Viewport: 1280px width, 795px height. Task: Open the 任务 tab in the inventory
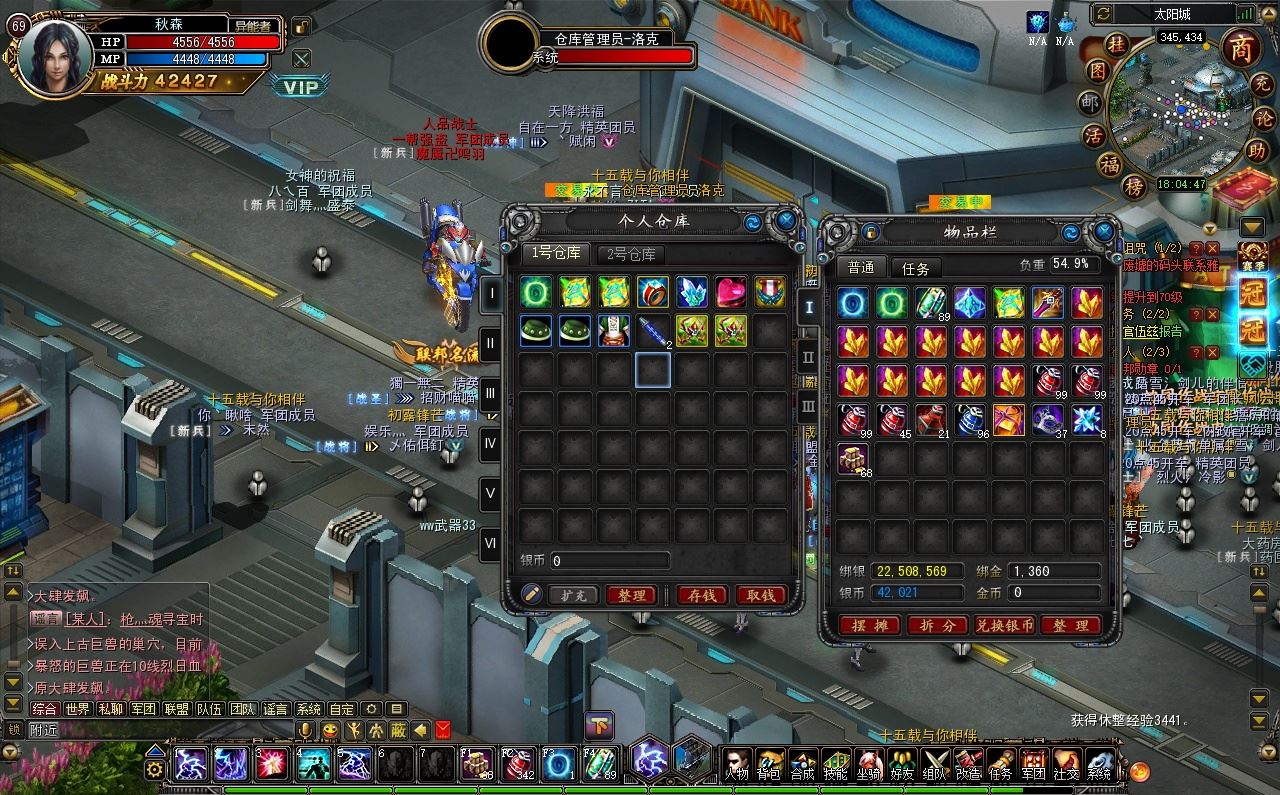pyautogui.click(x=915, y=268)
